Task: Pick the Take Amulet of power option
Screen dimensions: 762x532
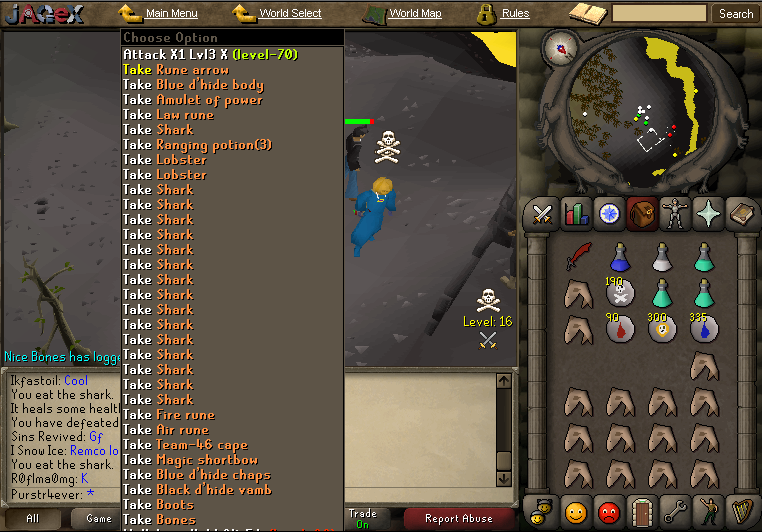Action: coord(193,99)
